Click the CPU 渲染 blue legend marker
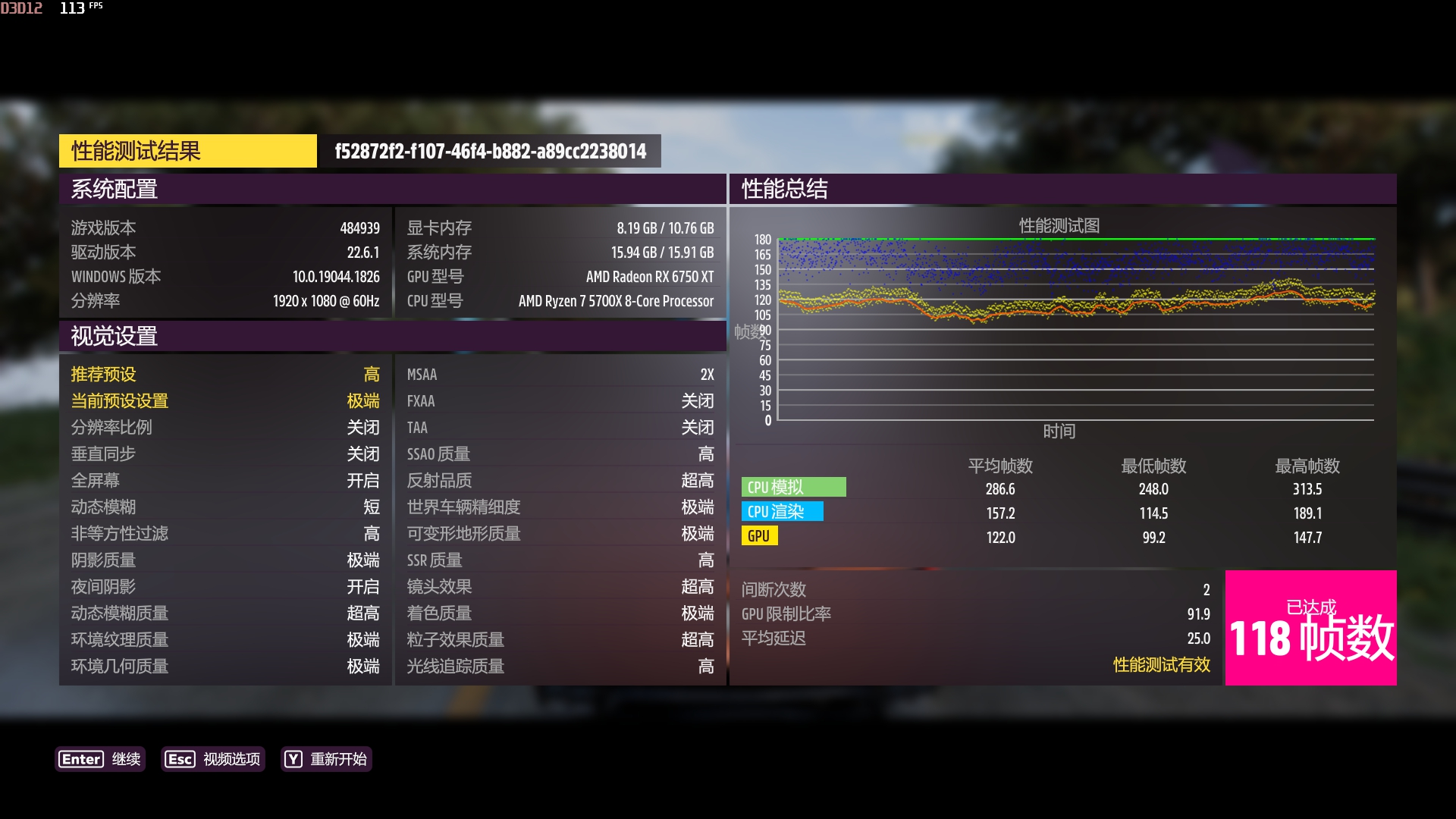 coord(783,512)
